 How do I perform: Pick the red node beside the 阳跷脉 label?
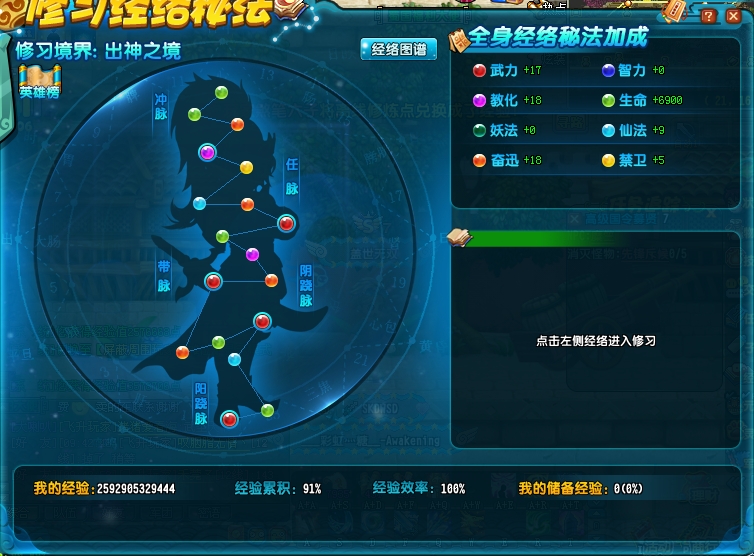(x=229, y=419)
